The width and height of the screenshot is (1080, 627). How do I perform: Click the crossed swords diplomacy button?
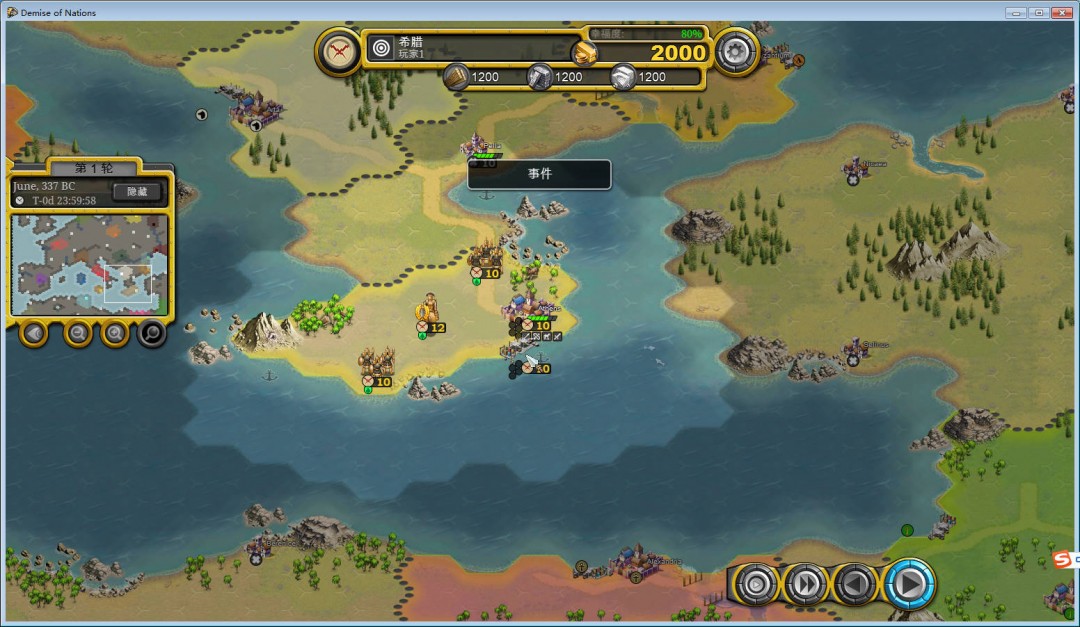pyautogui.click(x=340, y=49)
